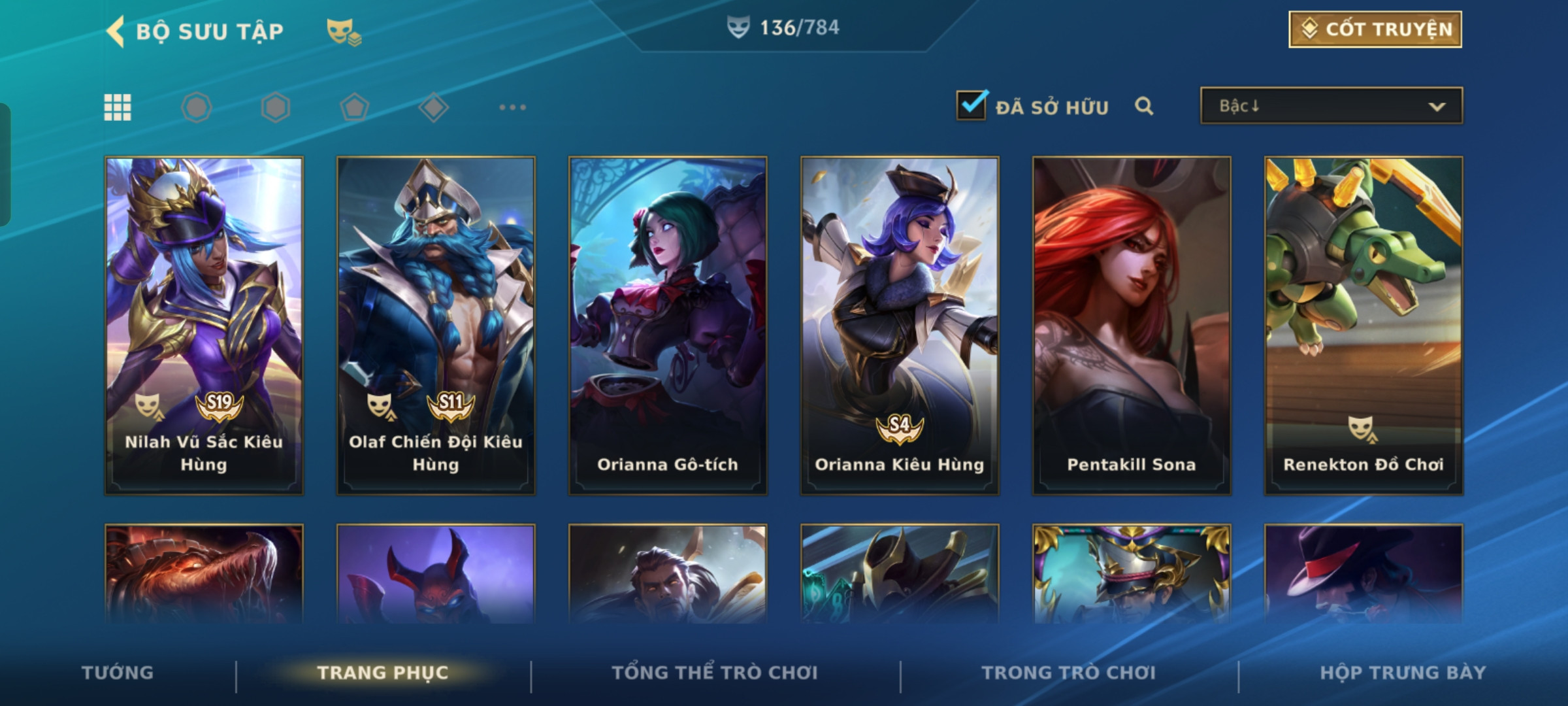Show more filters via three dots
The image size is (1568, 706).
tap(512, 107)
